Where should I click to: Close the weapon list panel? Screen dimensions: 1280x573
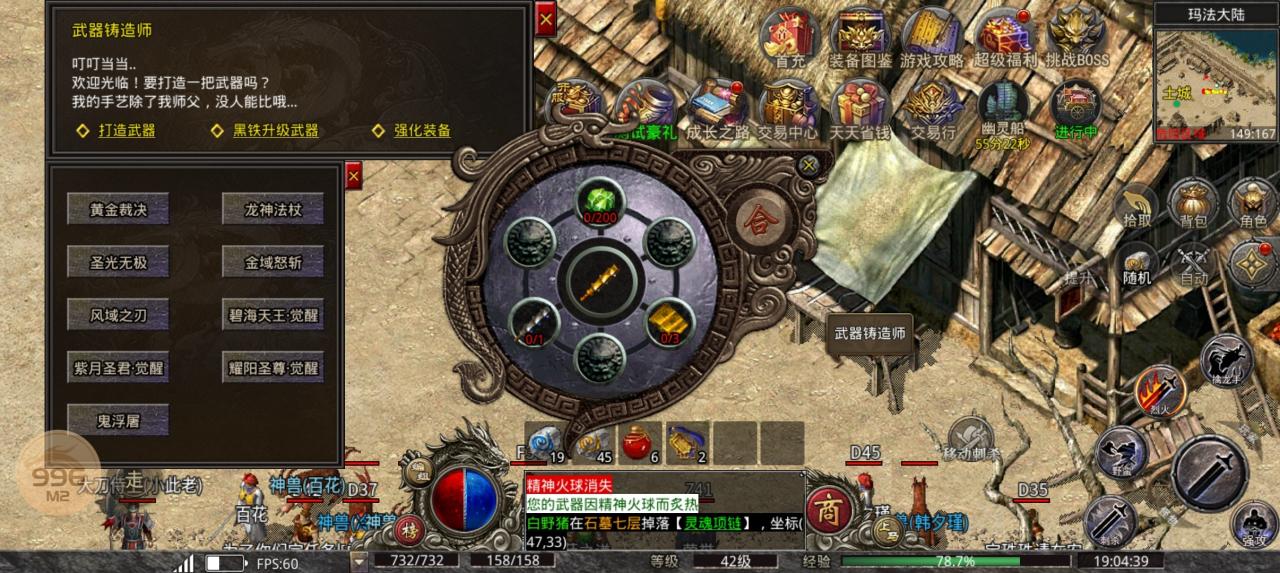click(x=352, y=177)
